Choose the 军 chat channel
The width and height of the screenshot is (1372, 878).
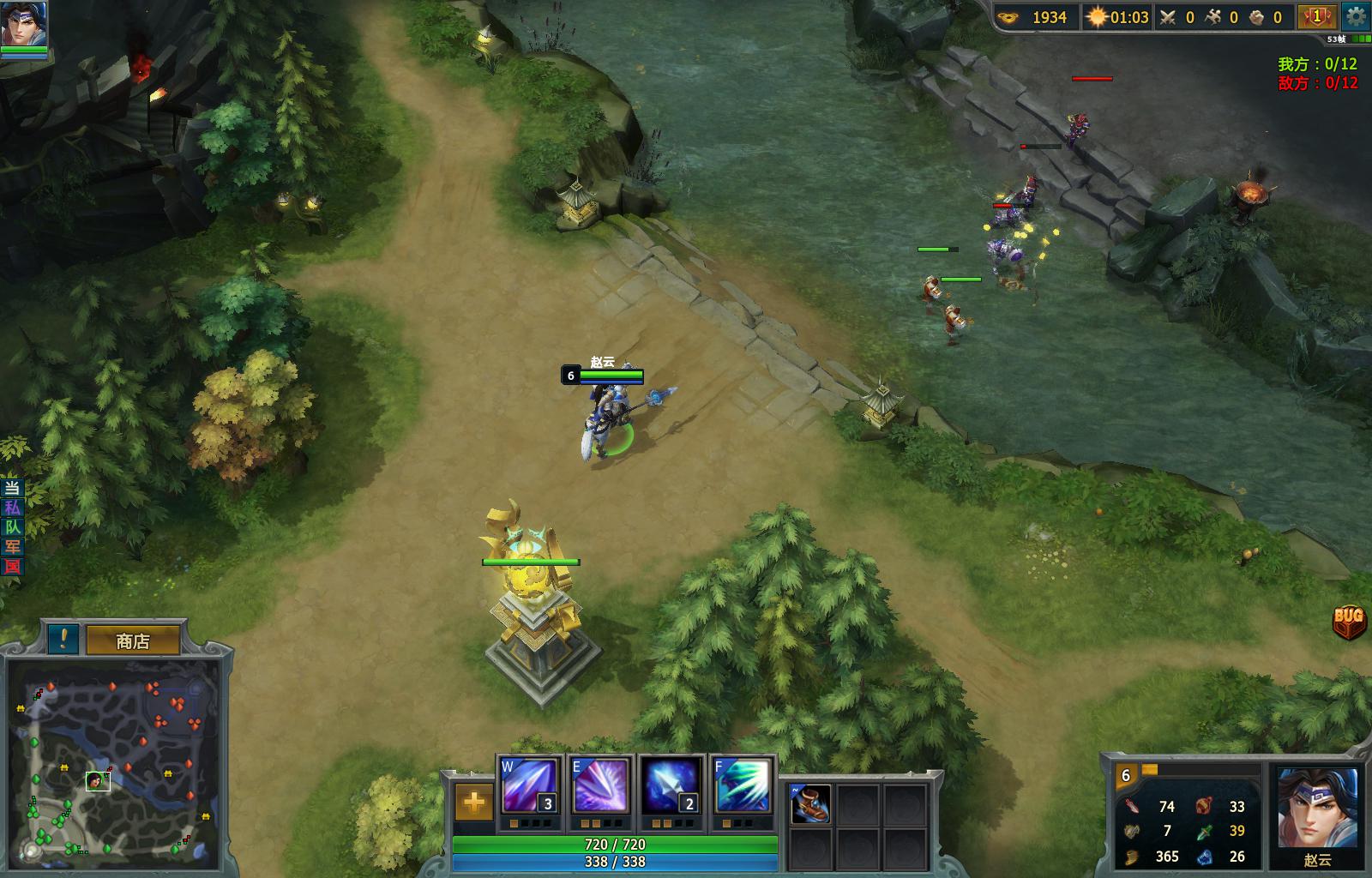[12, 547]
